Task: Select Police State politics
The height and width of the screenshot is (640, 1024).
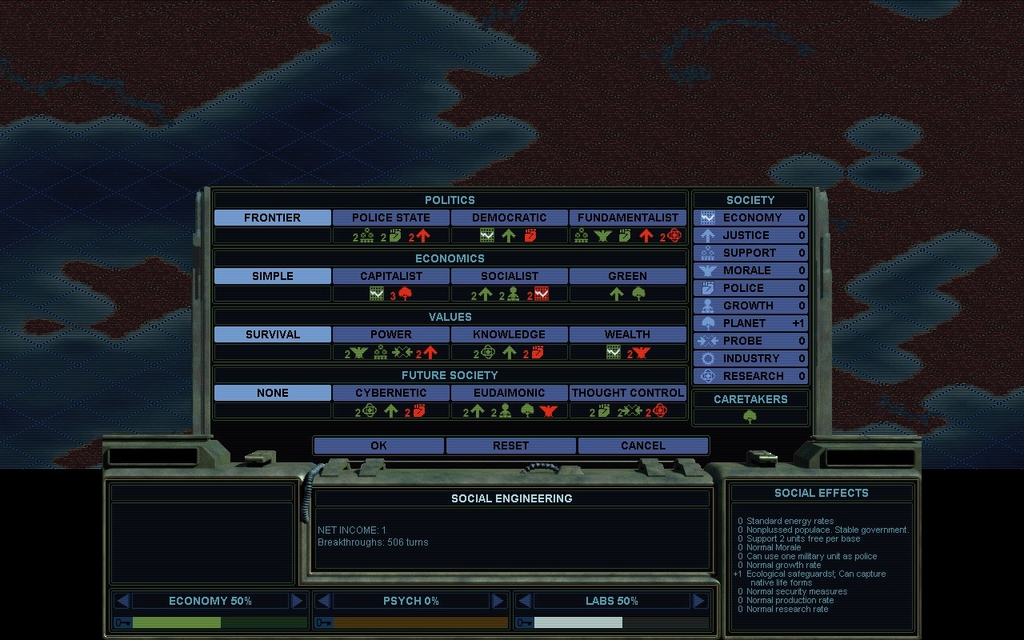Action: point(391,217)
